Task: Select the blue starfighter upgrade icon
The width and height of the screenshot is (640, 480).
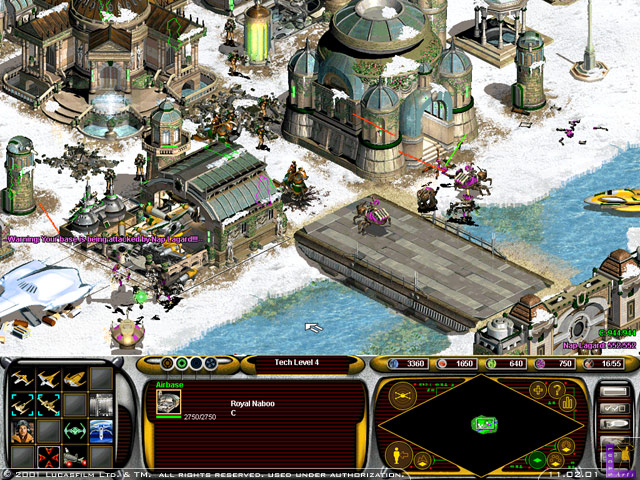Action: (100, 430)
